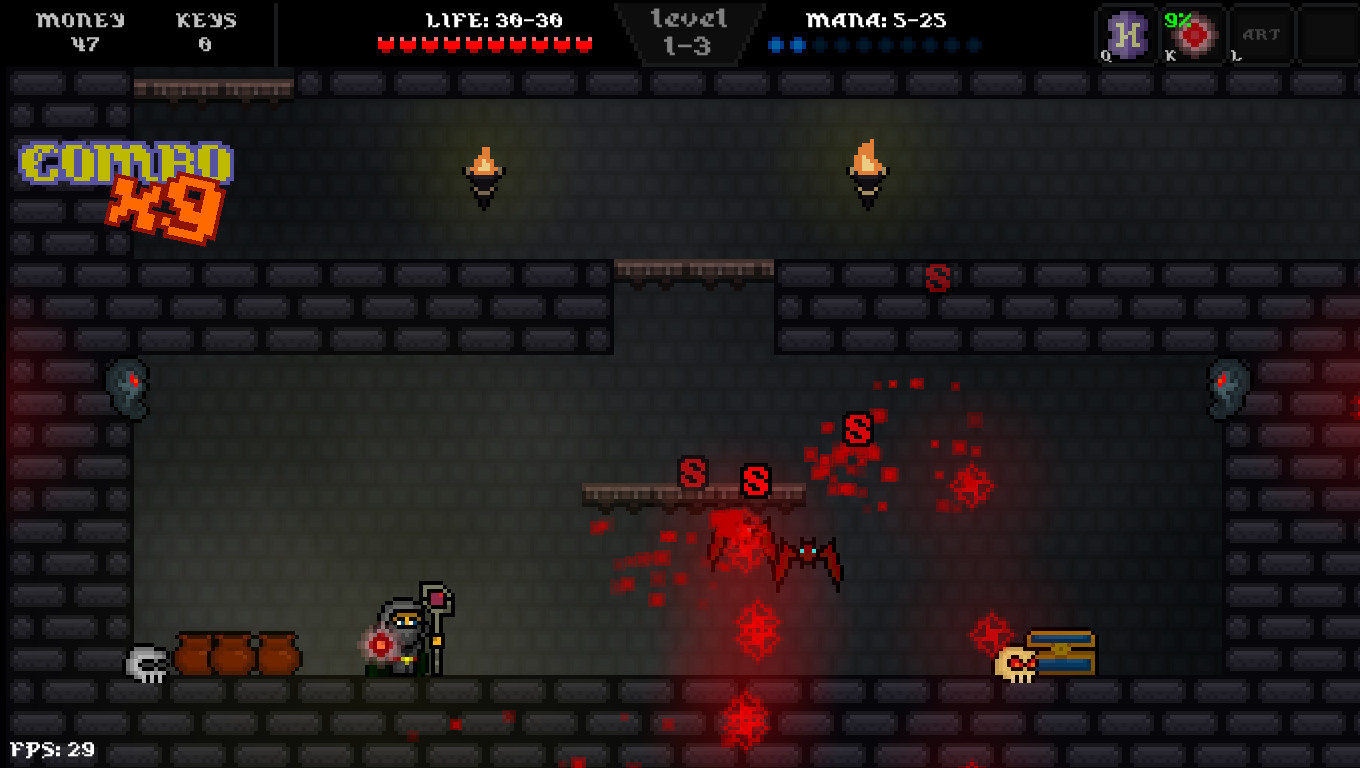The image size is (1360, 768).
Task: Select the purple rune spell in slot Q
Action: pyautogui.click(x=1126, y=34)
